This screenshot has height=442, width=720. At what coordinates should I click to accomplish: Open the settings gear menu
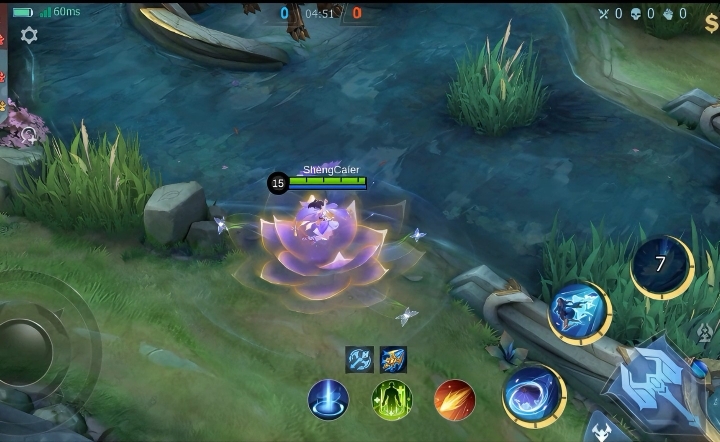pos(29,35)
